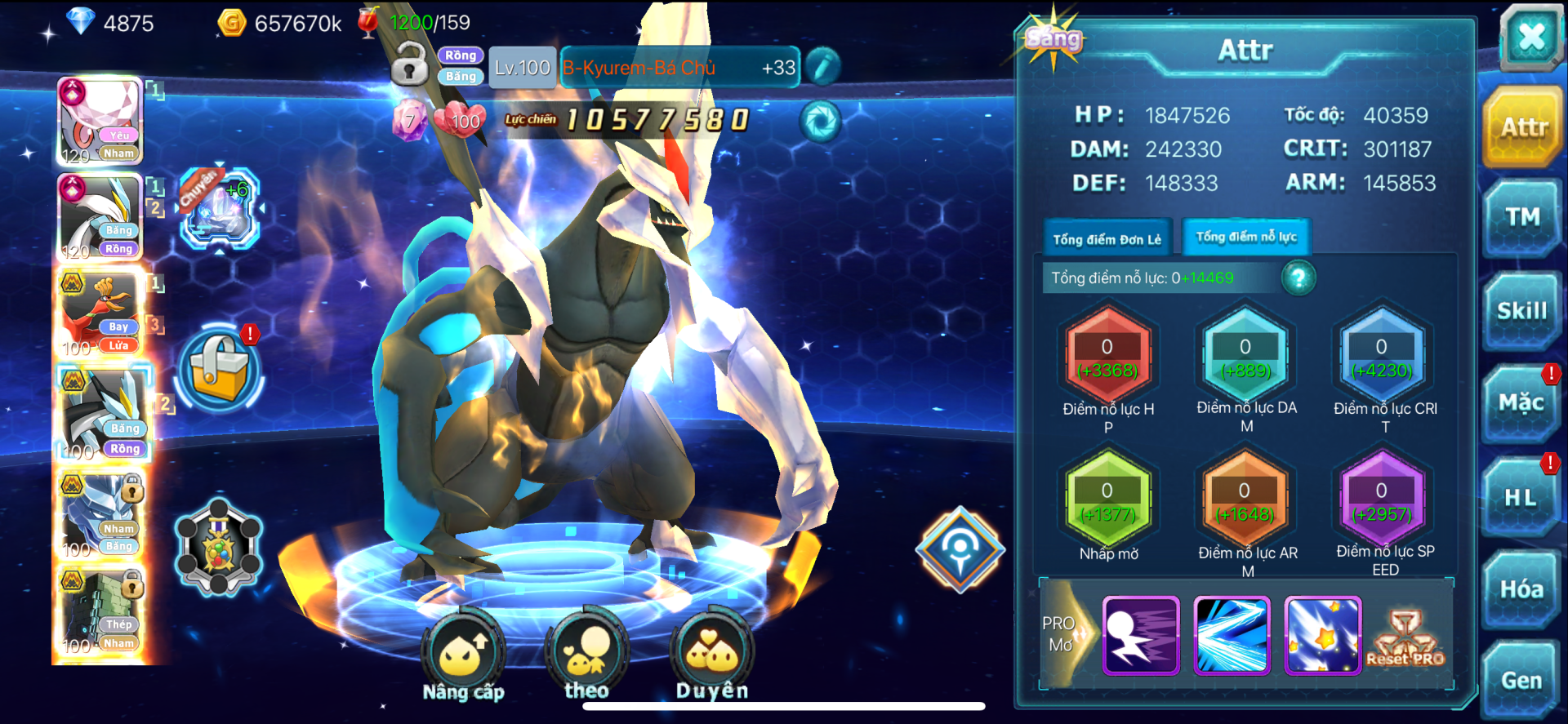Toggle the padlock lock icon
Viewport: 1568px width, 724px height.
[x=410, y=65]
